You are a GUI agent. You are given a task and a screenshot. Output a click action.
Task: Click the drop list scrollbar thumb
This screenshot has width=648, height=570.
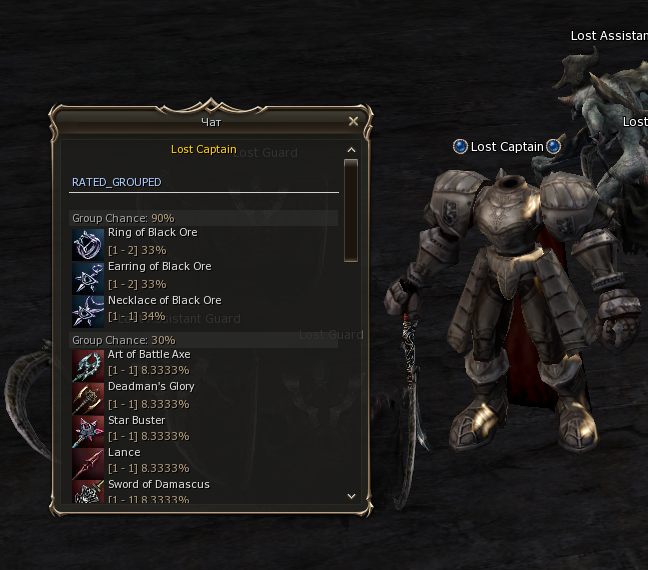point(351,210)
